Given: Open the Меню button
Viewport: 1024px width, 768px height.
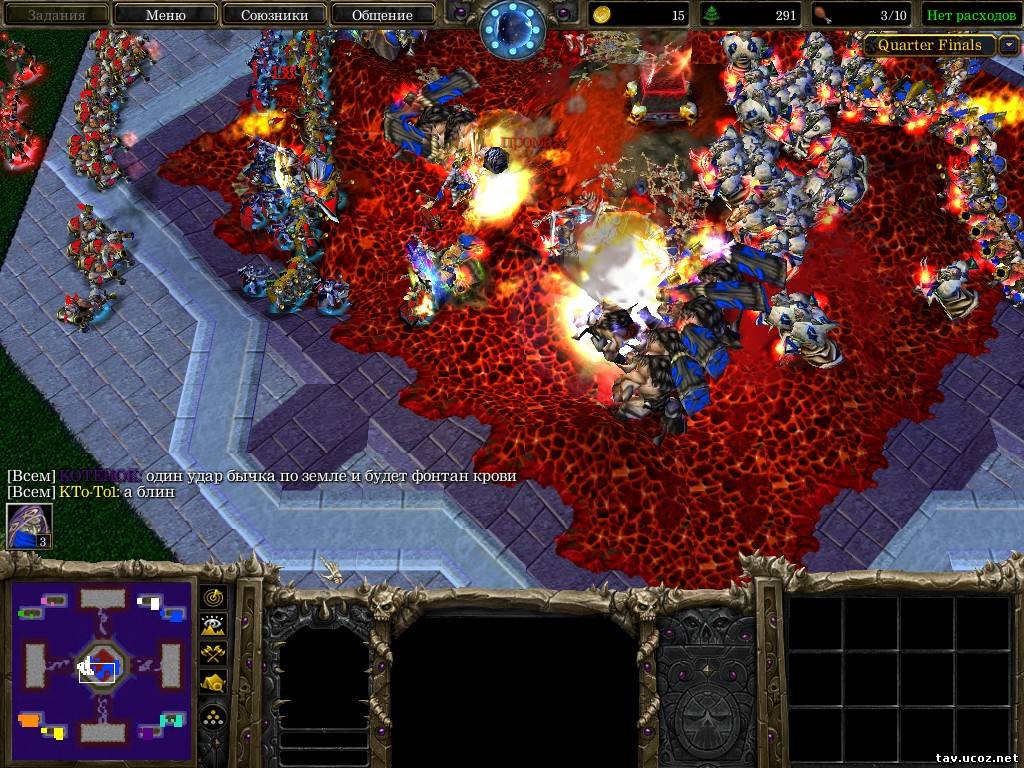Looking at the screenshot, I should click(x=165, y=14).
